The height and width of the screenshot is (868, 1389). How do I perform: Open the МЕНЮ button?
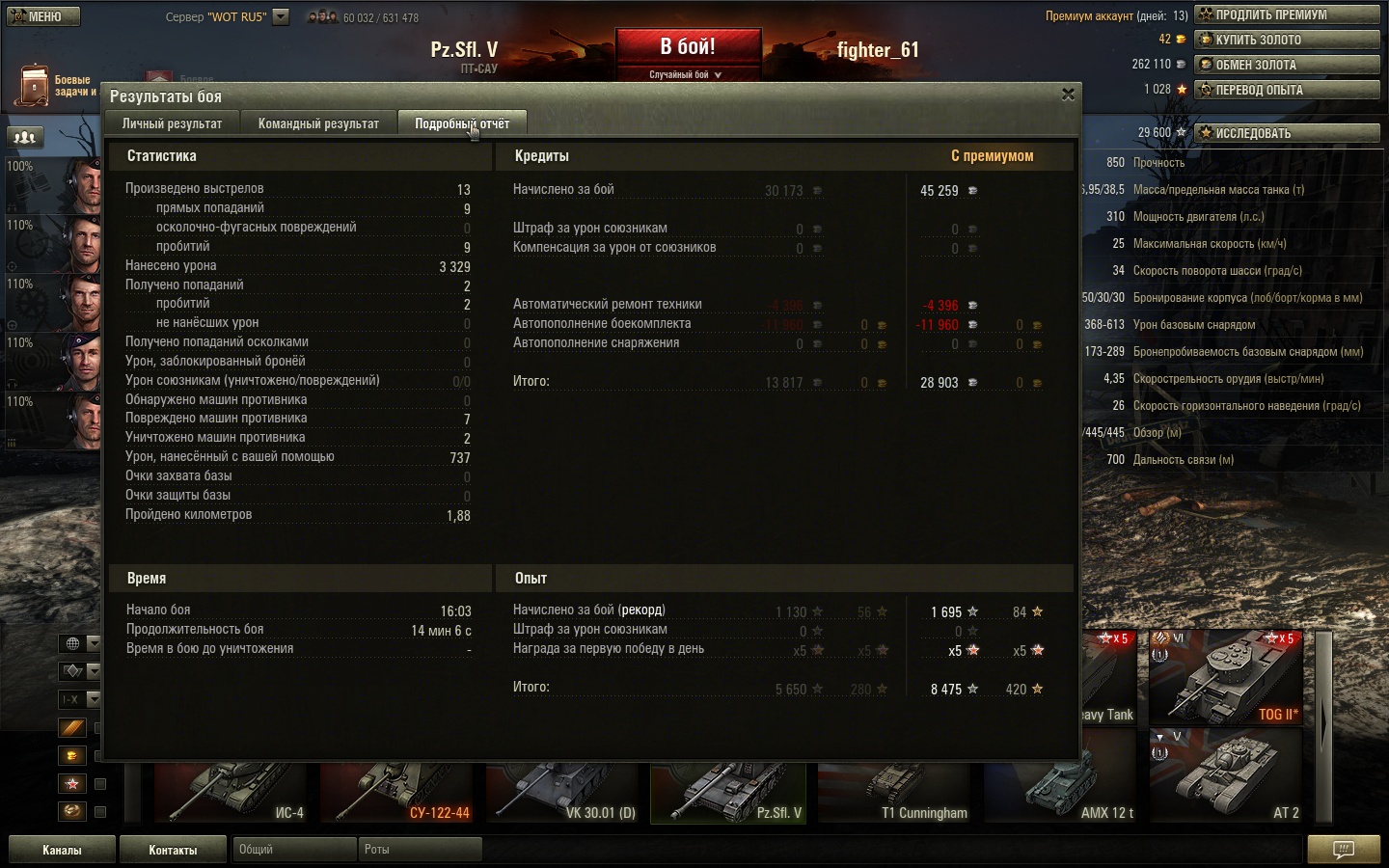[x=43, y=16]
